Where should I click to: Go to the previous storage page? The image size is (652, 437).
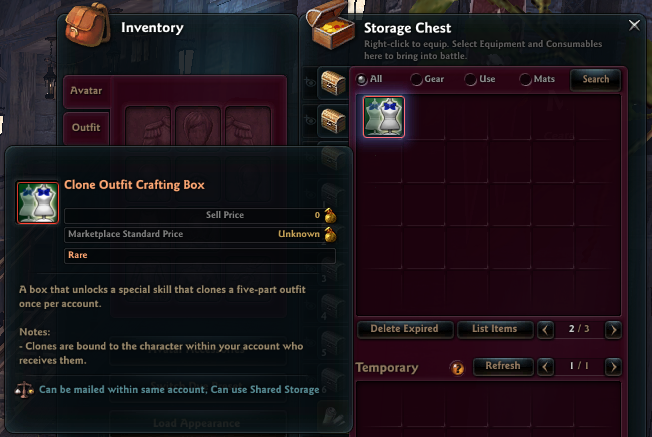click(546, 329)
